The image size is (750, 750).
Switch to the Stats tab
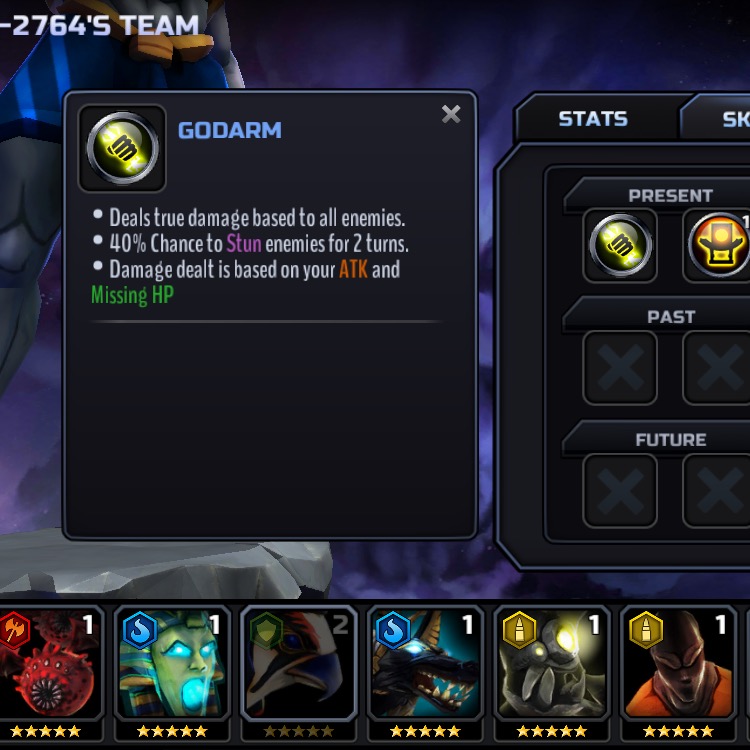[x=592, y=119]
